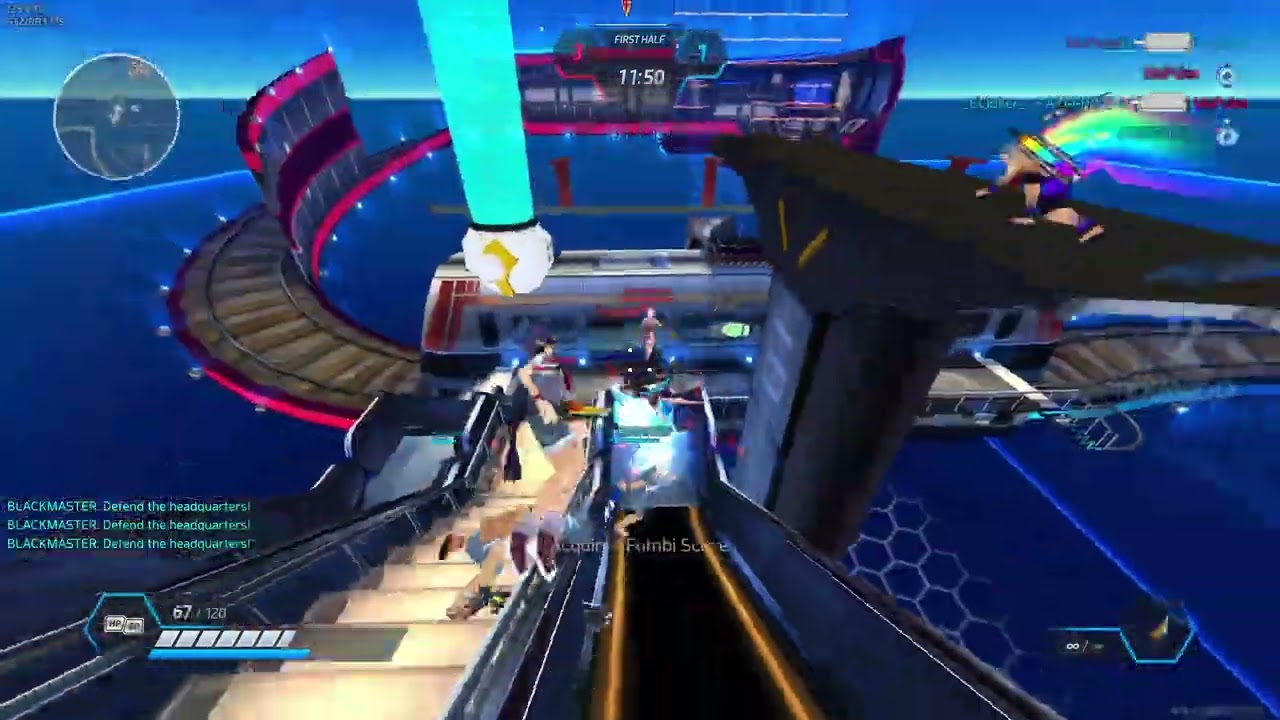Click the circular minimap radar
The height and width of the screenshot is (720, 1280).
pos(117,116)
